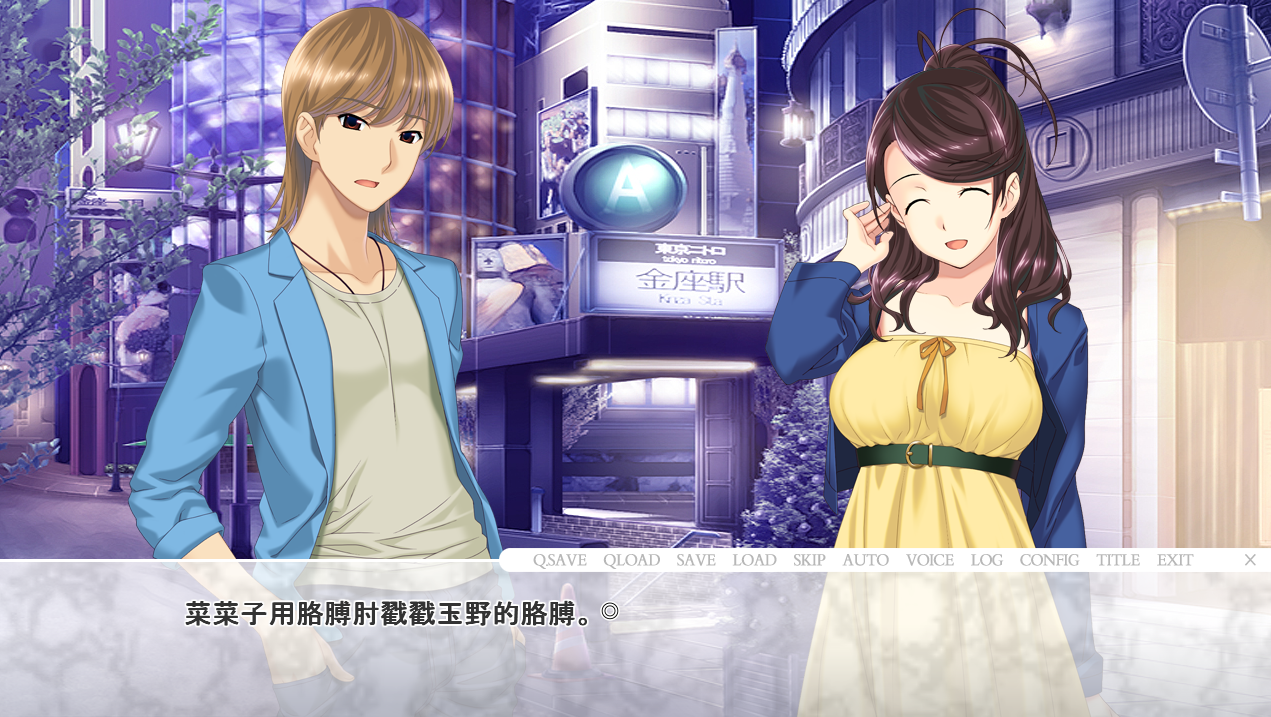Choose EXIT to quit the game
Screen dimensions: 1271x717
(1175, 560)
